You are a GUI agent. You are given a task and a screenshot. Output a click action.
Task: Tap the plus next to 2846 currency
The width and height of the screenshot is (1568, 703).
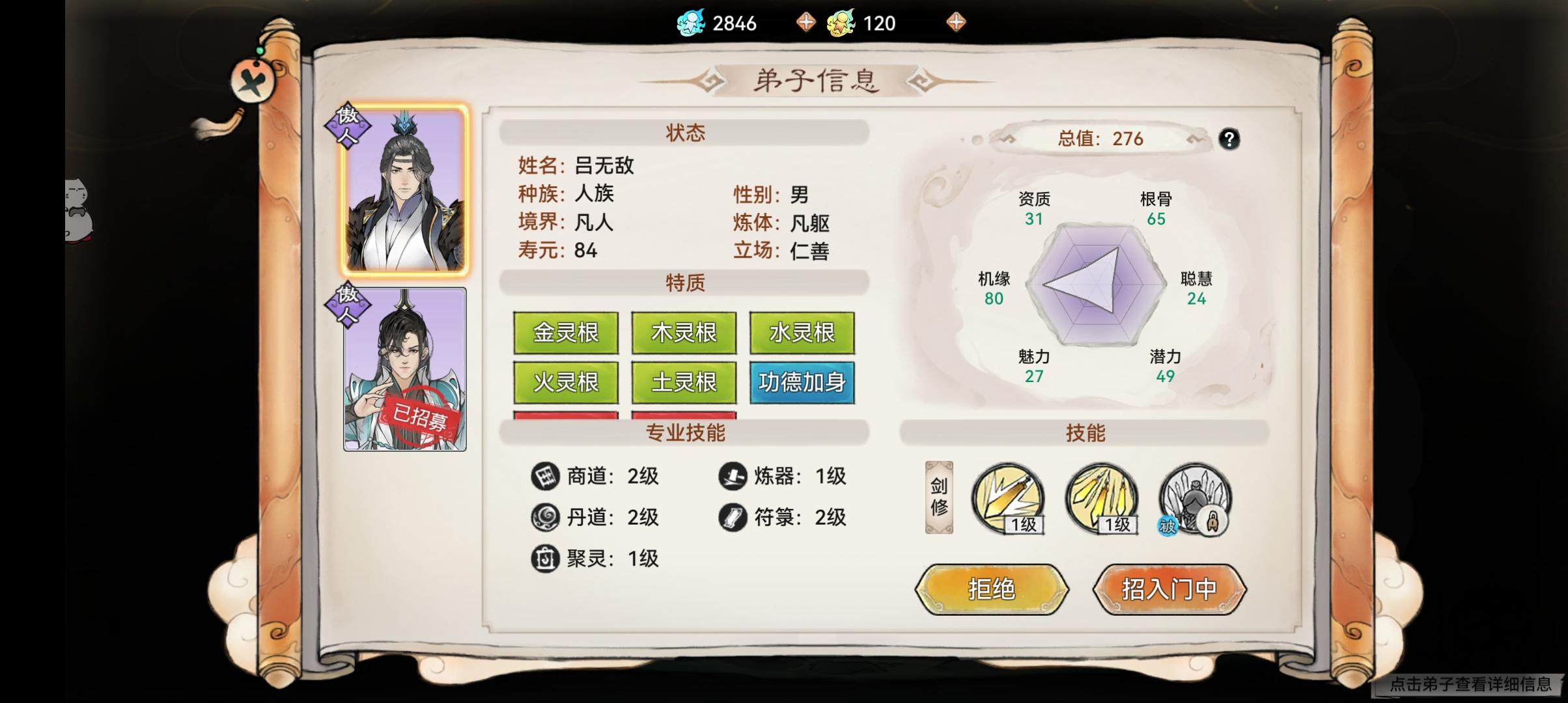pos(807,22)
